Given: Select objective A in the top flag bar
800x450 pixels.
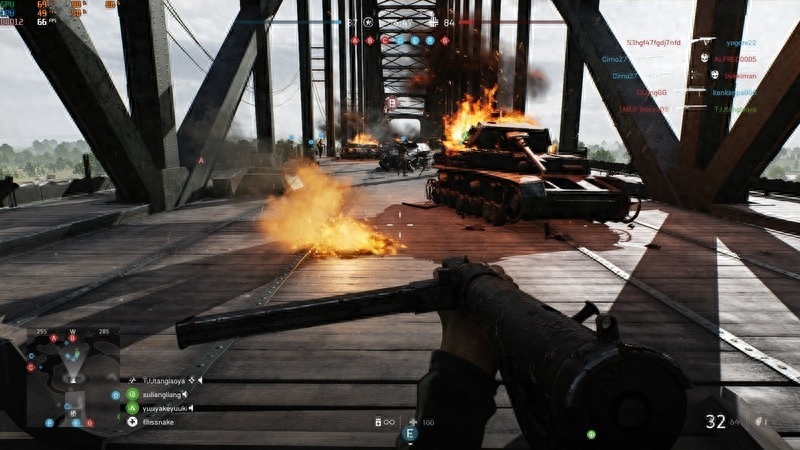Looking at the screenshot, I should (355, 40).
